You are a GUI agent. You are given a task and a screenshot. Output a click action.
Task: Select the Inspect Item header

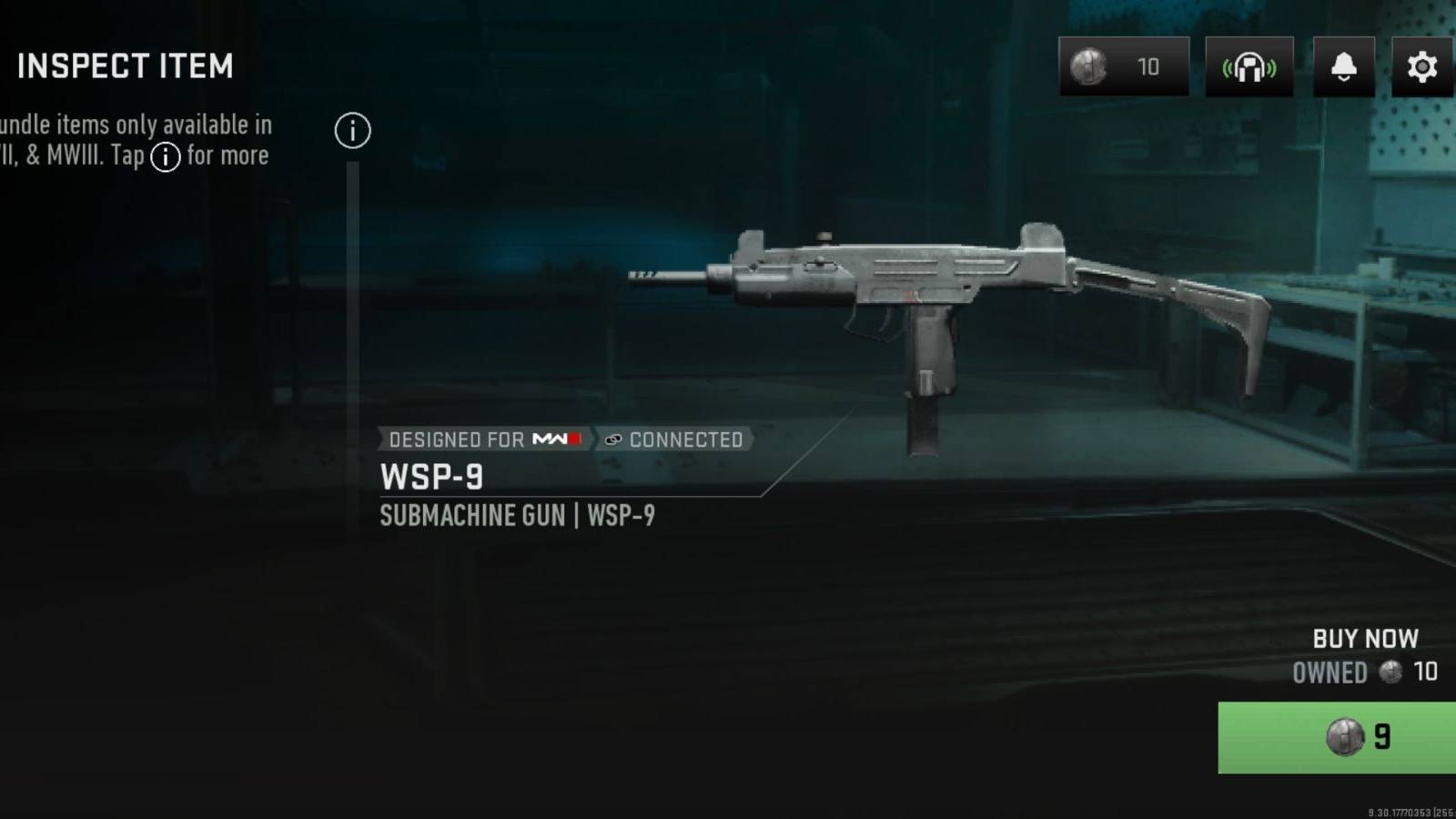126,66
